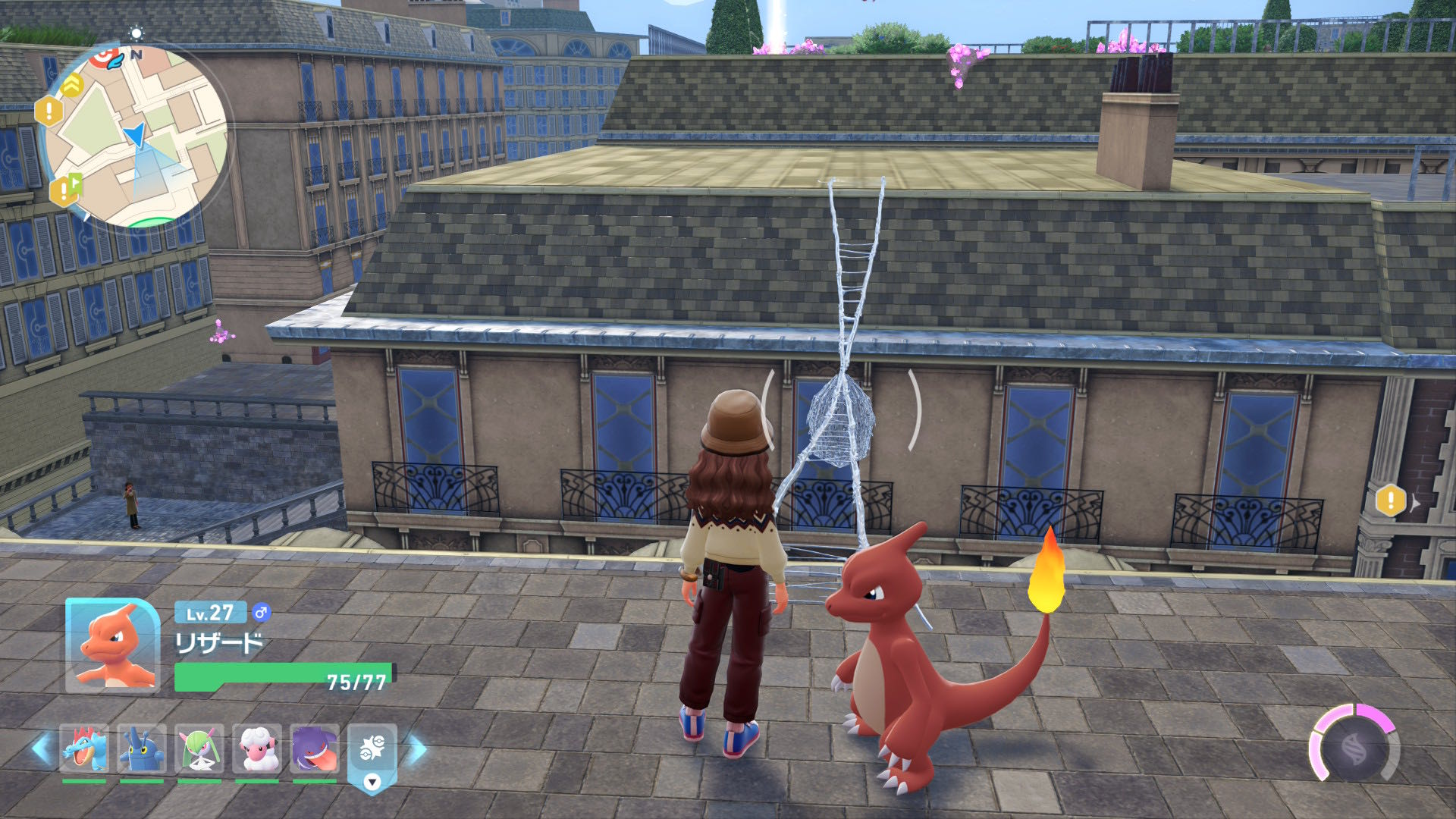1456x819 pixels.
Task: Choose Gengar from the party bar
Action: [314, 748]
